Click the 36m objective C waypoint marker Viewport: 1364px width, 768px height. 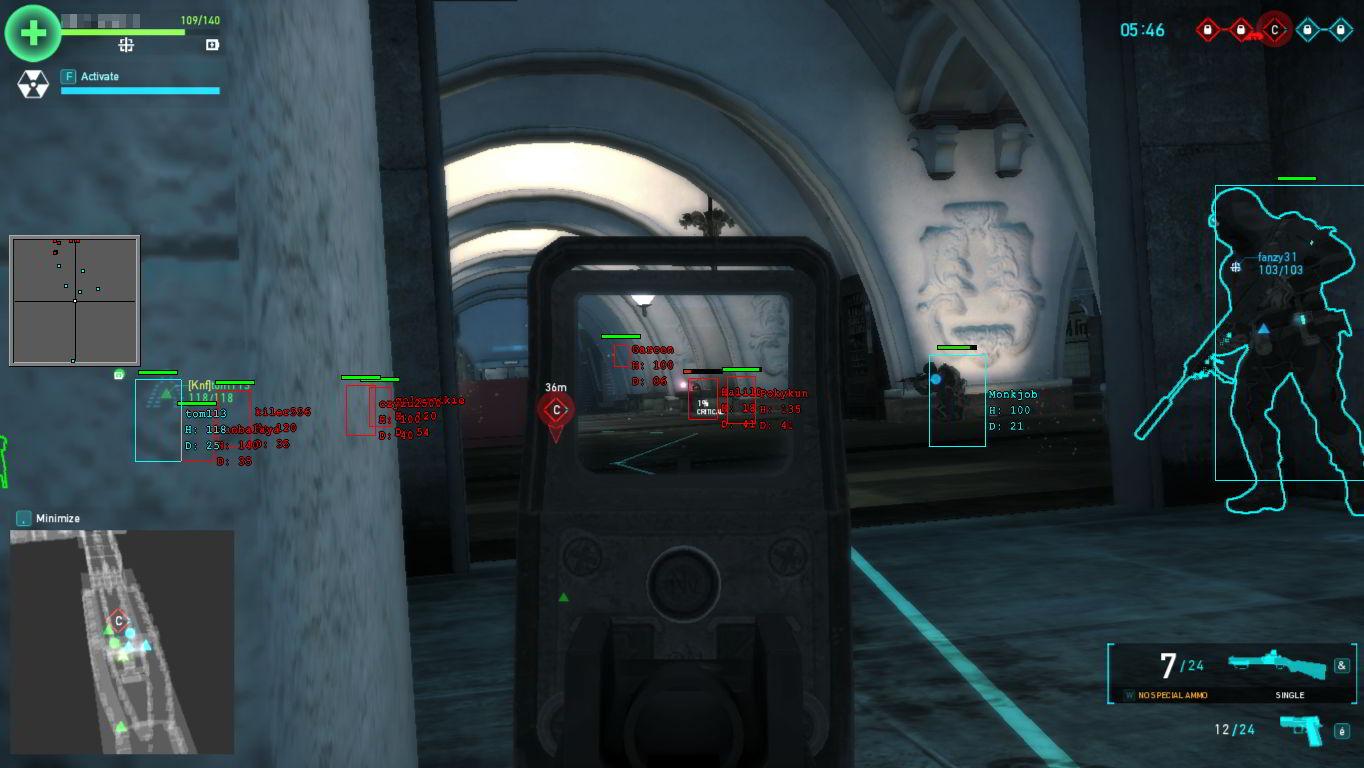556,410
